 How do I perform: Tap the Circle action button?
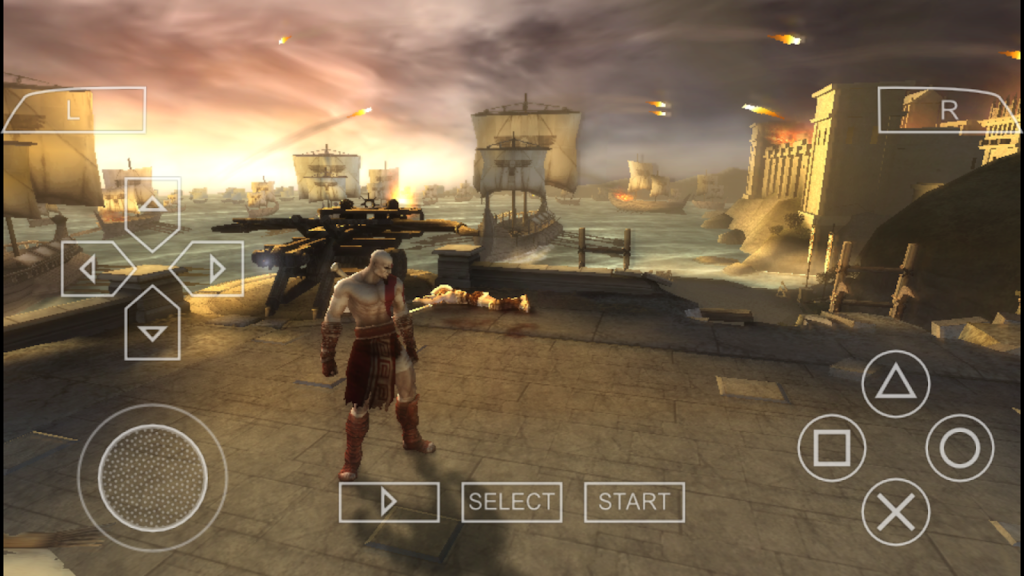pyautogui.click(x=960, y=448)
